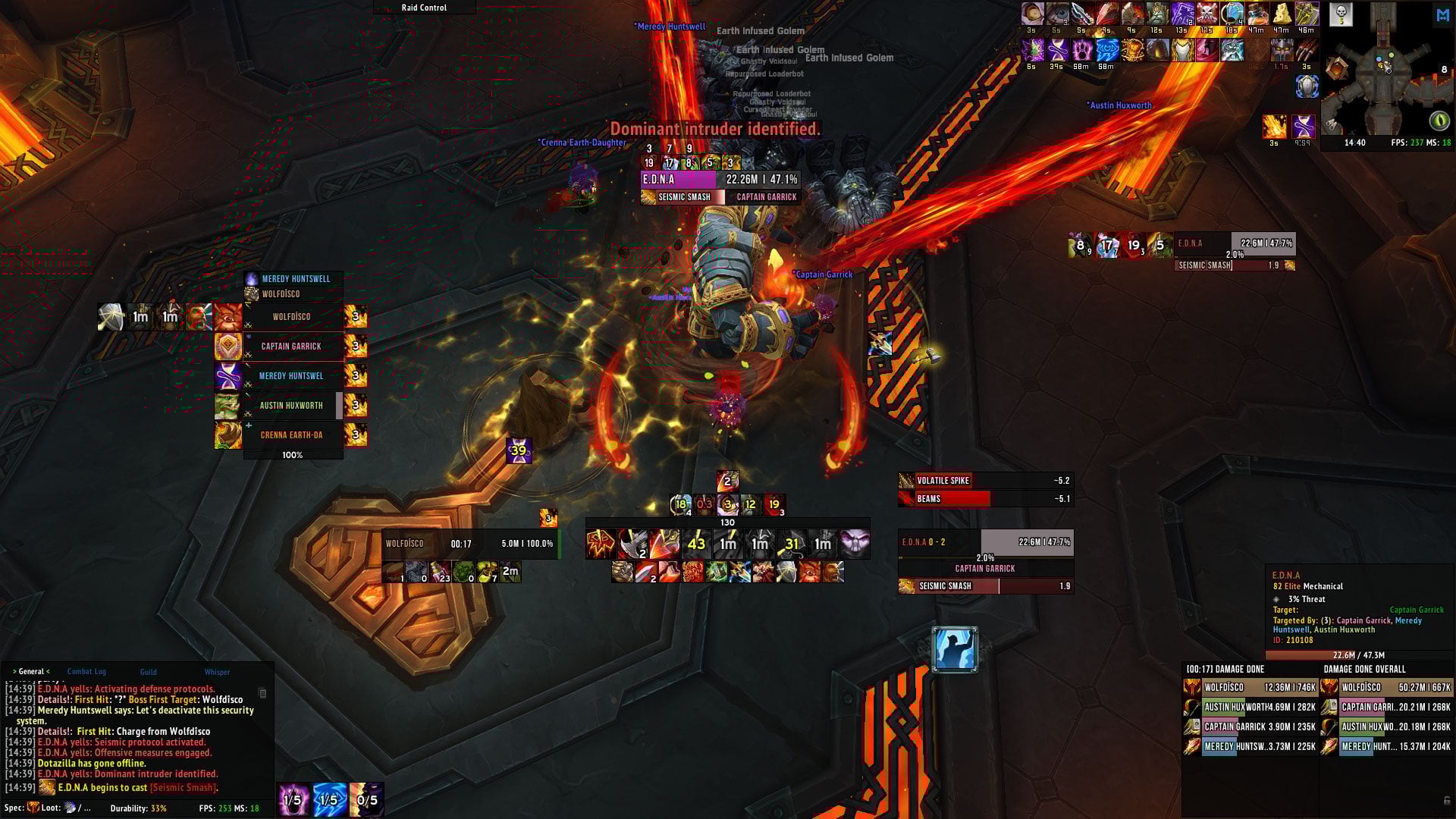Open the Guild chat tab
Screen dimensions: 1456x819
148,672
